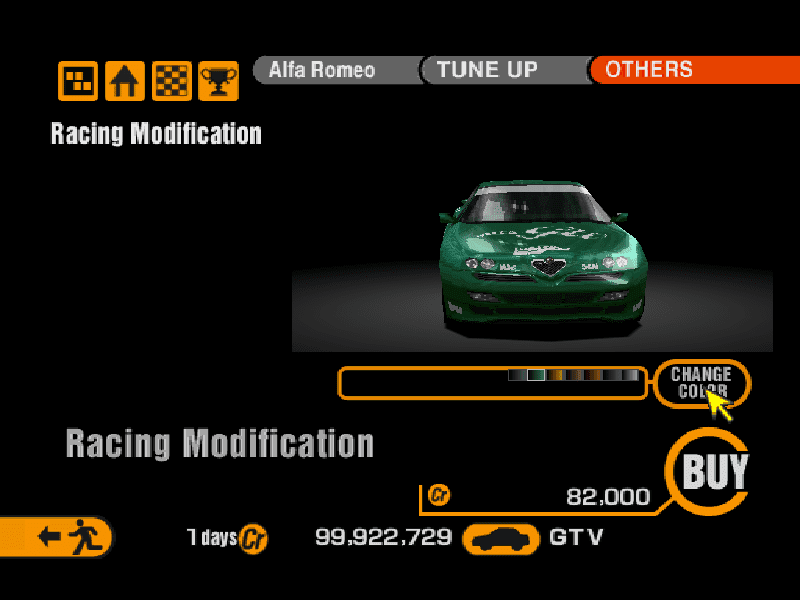This screenshot has width=800, height=600.
Task: Open the trophy icon
Action: 218,80
